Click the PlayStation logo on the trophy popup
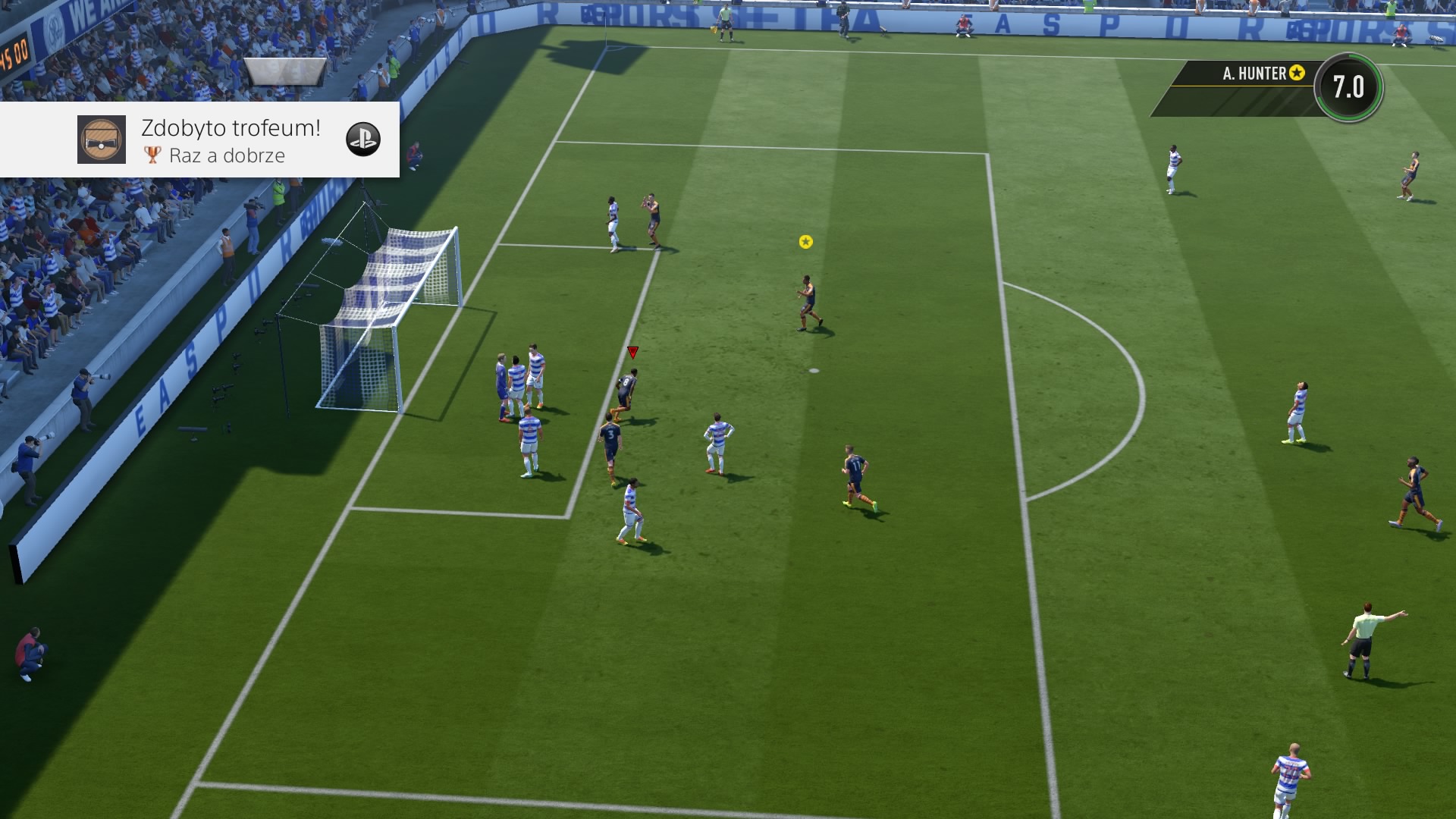 tap(362, 140)
